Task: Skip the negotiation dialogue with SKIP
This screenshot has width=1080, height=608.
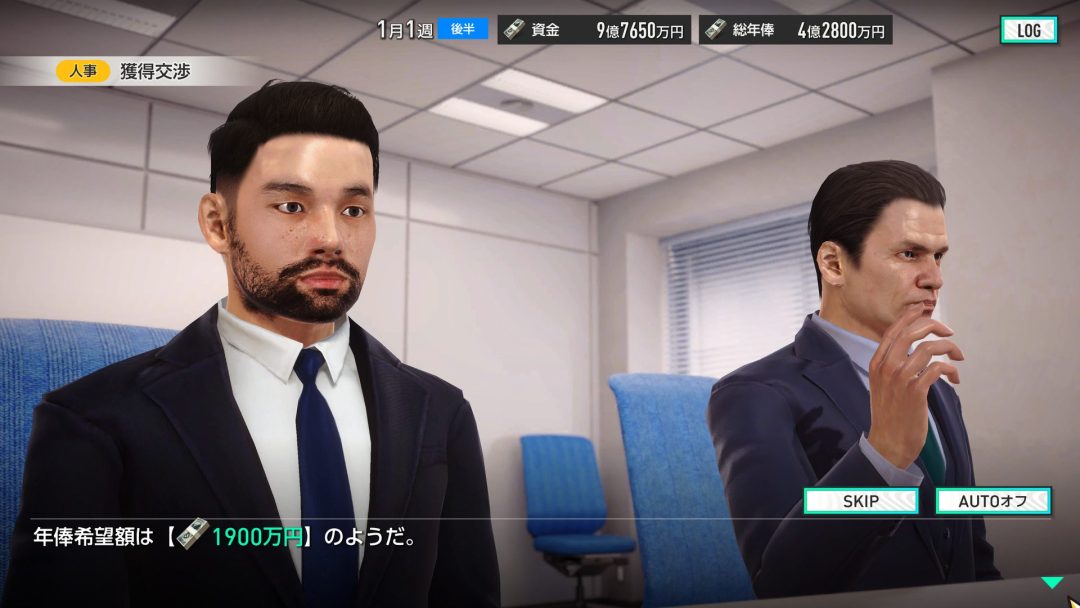Action: (x=861, y=501)
